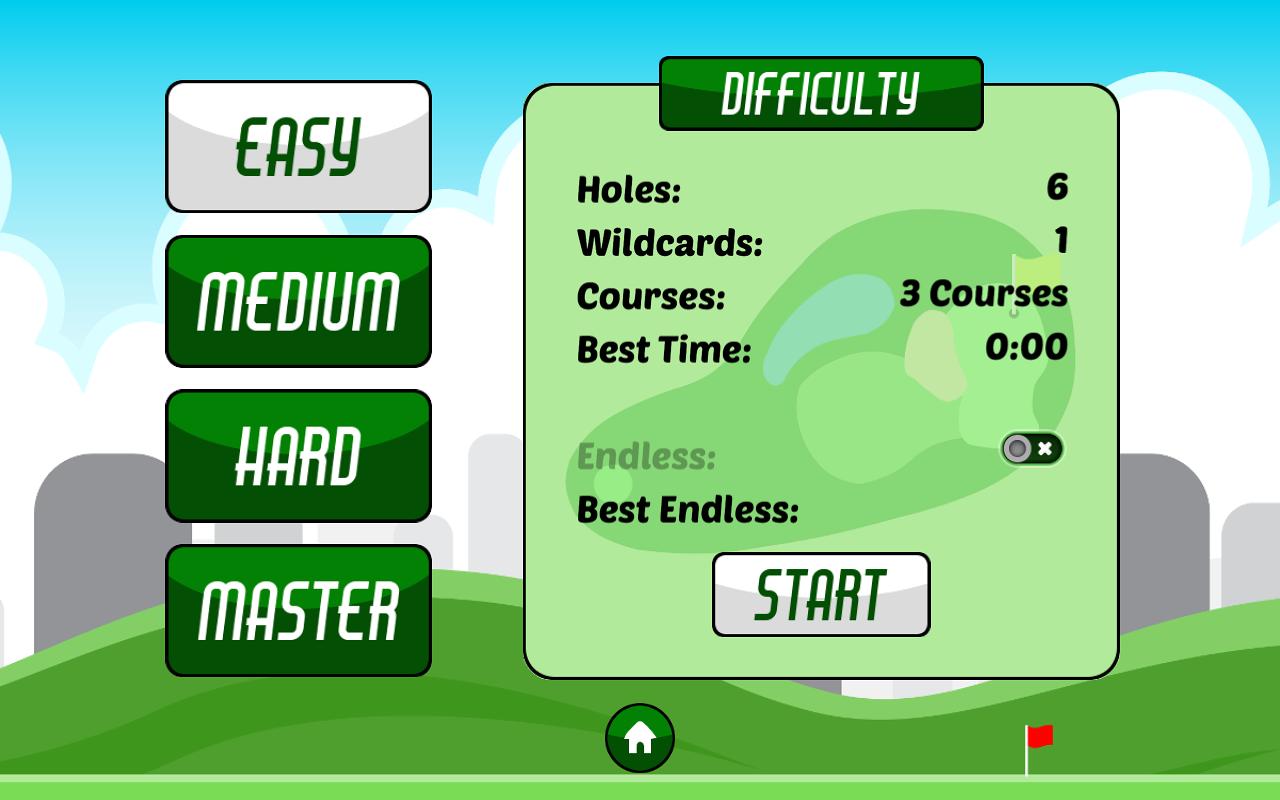Select the EASY difficulty
Viewport: 1280px width, 800px height.
[x=298, y=146]
